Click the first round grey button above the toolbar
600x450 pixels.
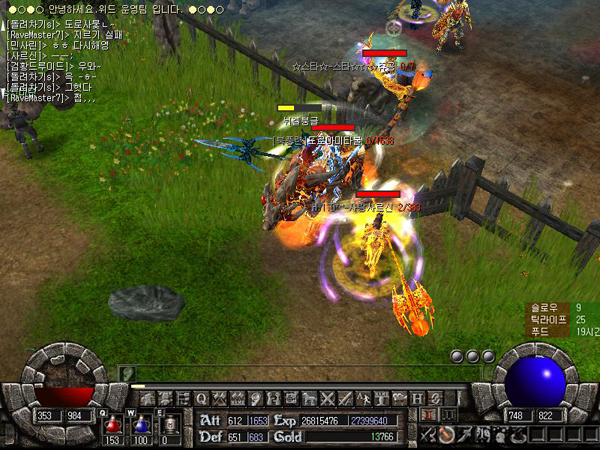(456, 356)
